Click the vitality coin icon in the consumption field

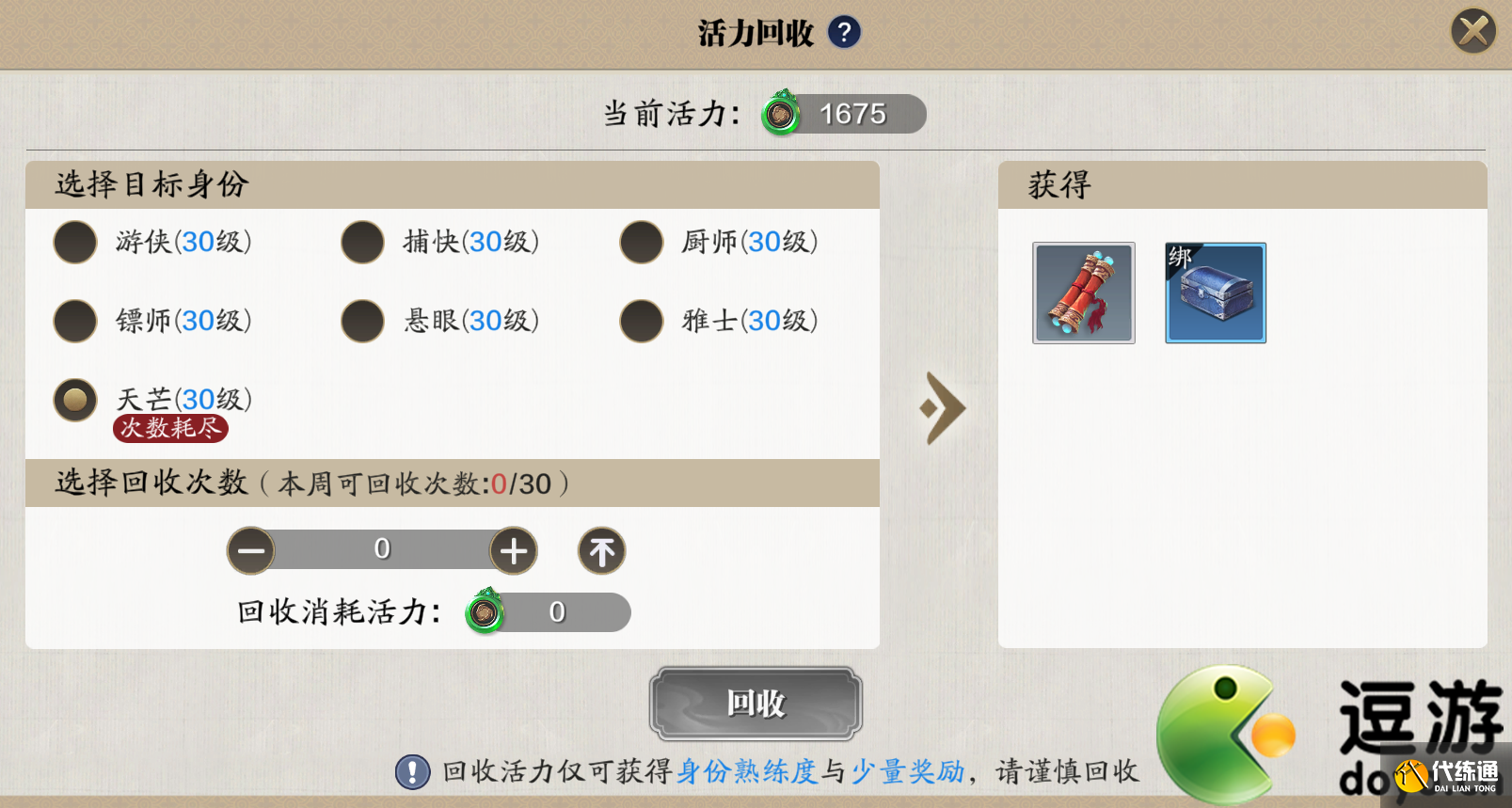point(485,611)
